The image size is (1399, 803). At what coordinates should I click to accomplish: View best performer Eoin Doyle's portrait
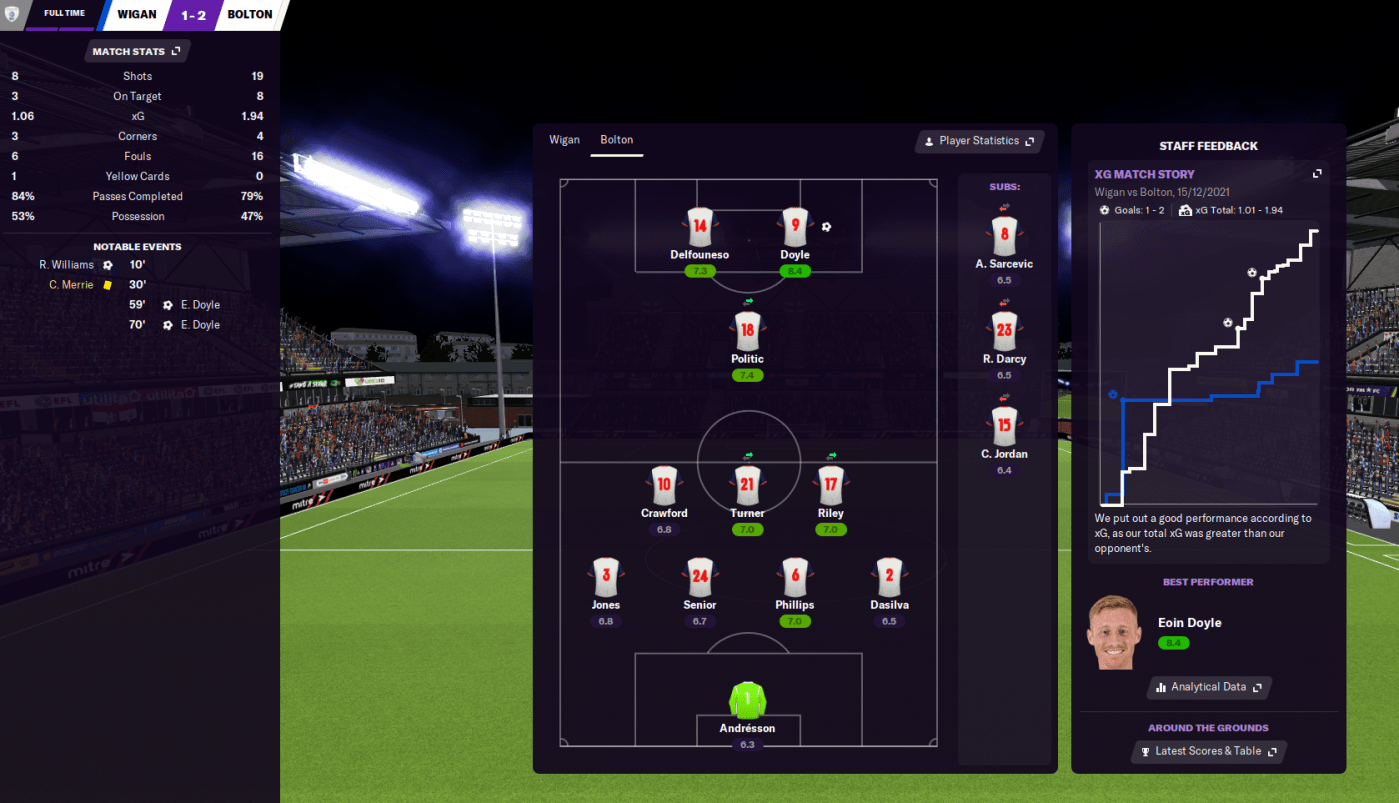(x=1113, y=633)
